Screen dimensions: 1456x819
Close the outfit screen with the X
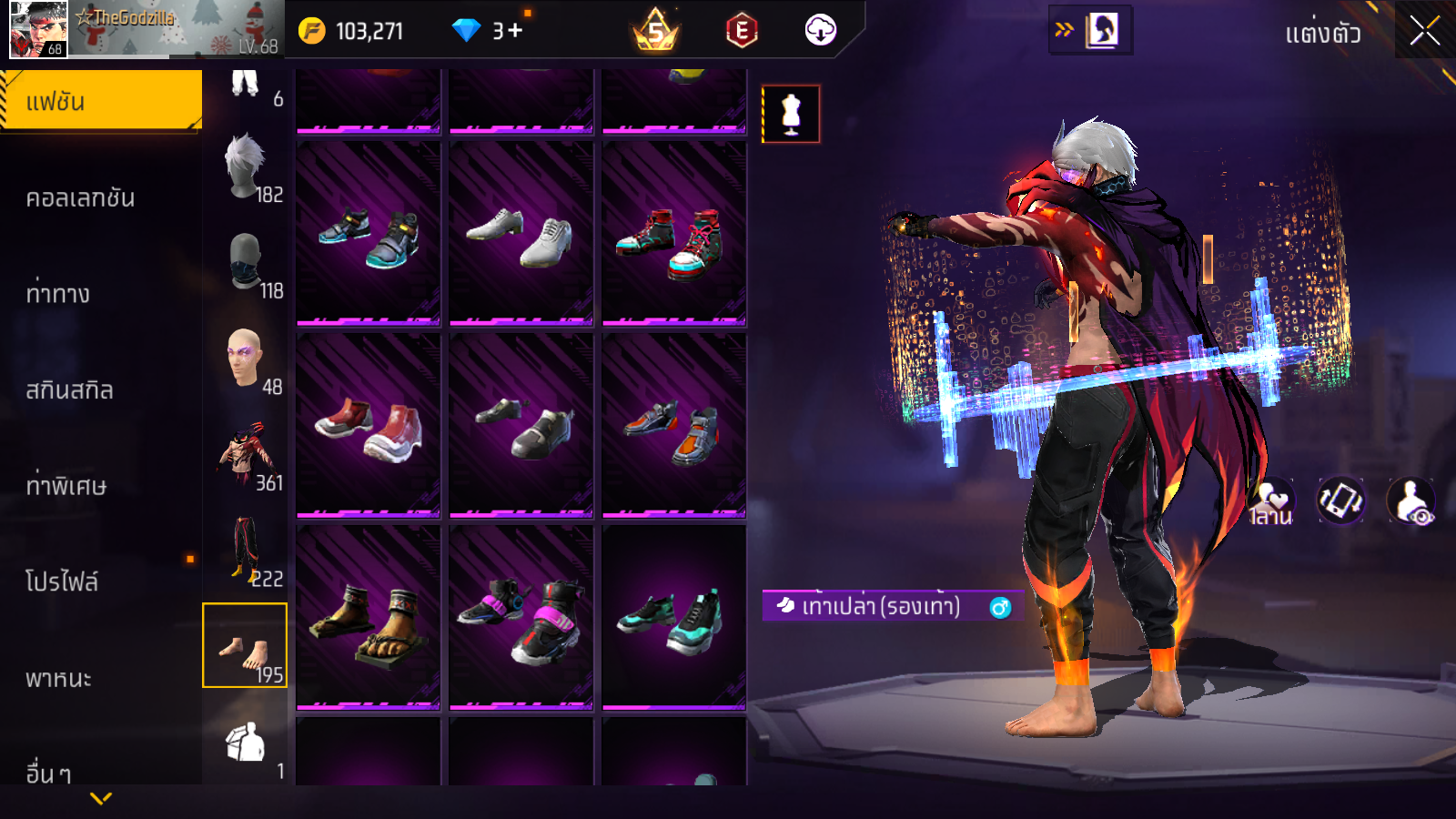pyautogui.click(x=1424, y=32)
